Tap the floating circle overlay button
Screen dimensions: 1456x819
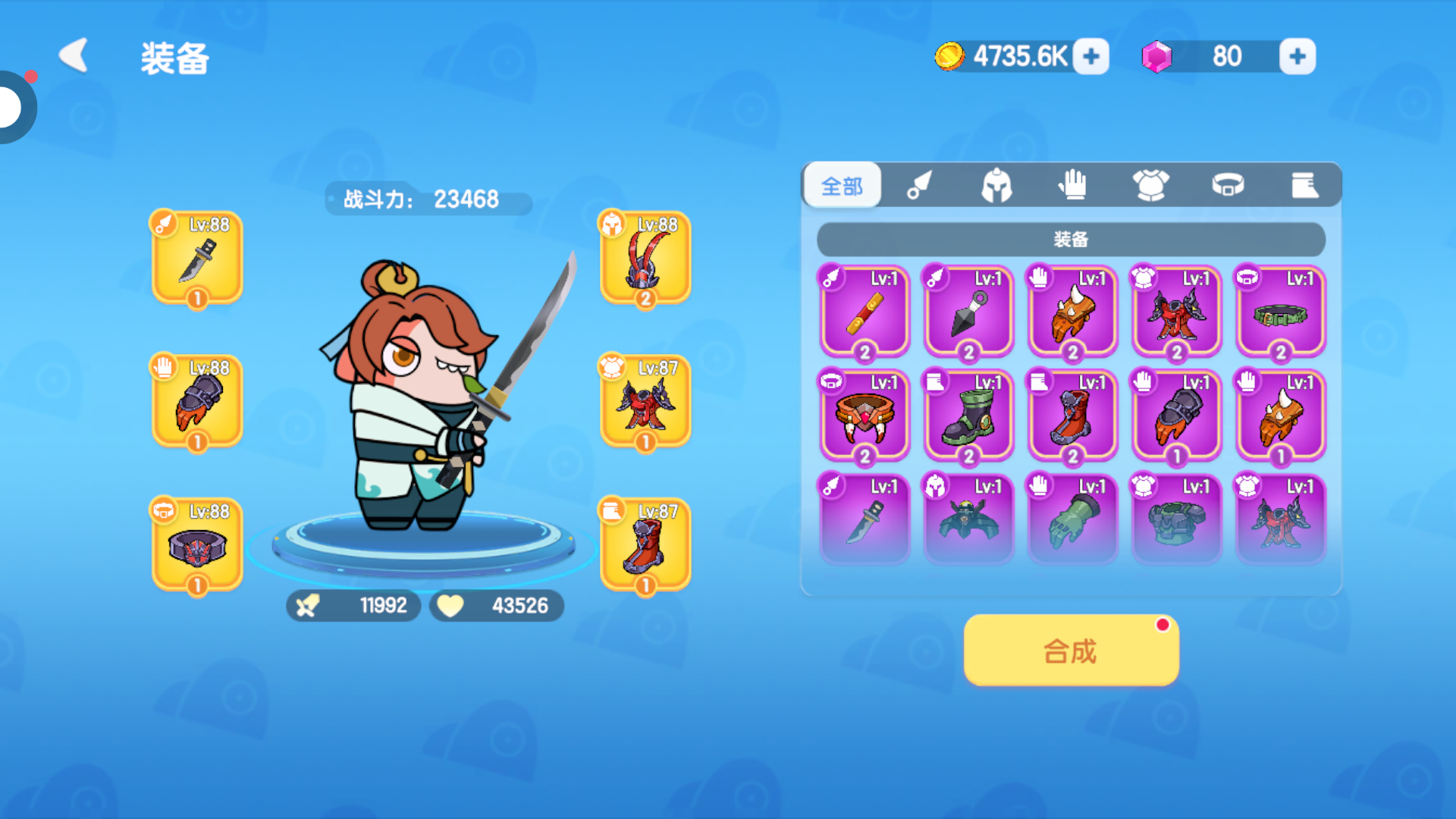tap(14, 107)
